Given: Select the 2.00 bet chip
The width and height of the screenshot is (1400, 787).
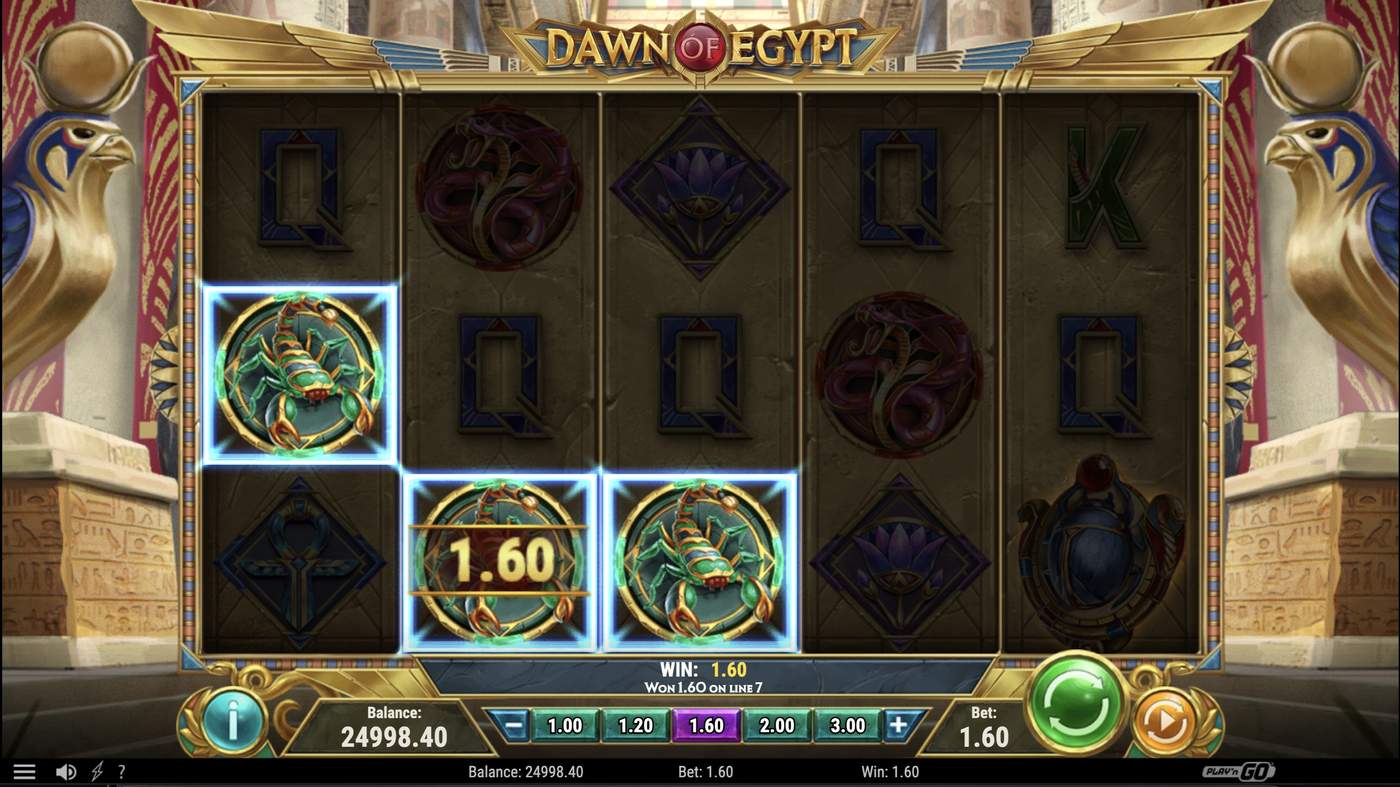Looking at the screenshot, I should point(777,725).
